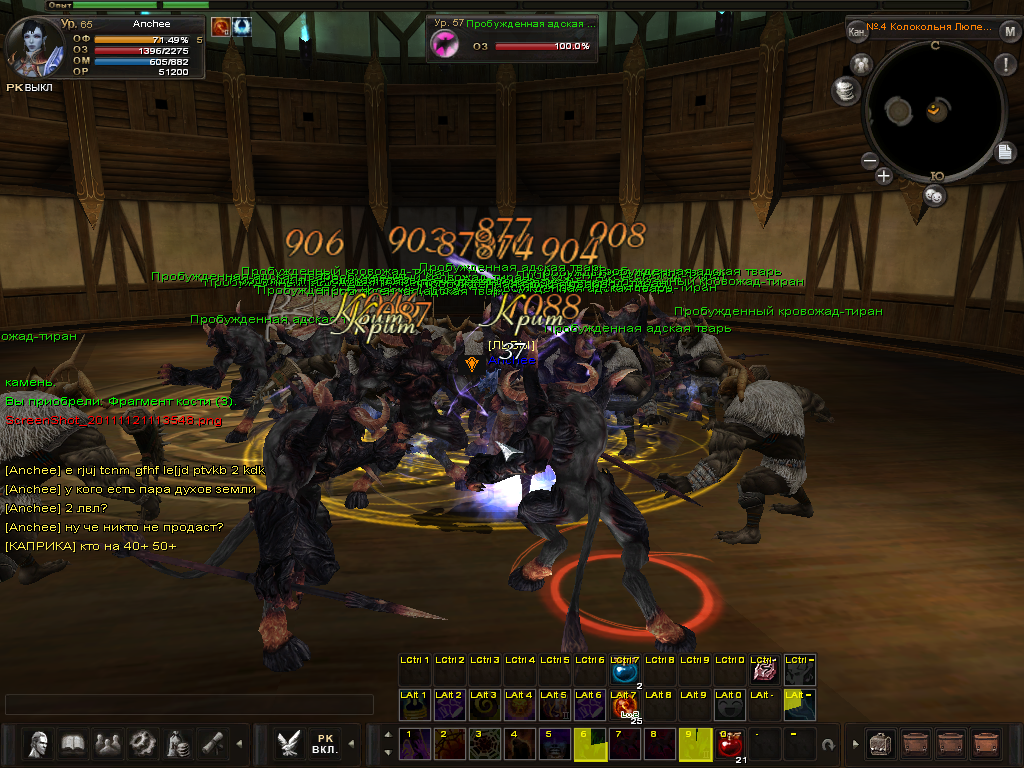Activate the red swirl skill under LAlt 7

625,708
